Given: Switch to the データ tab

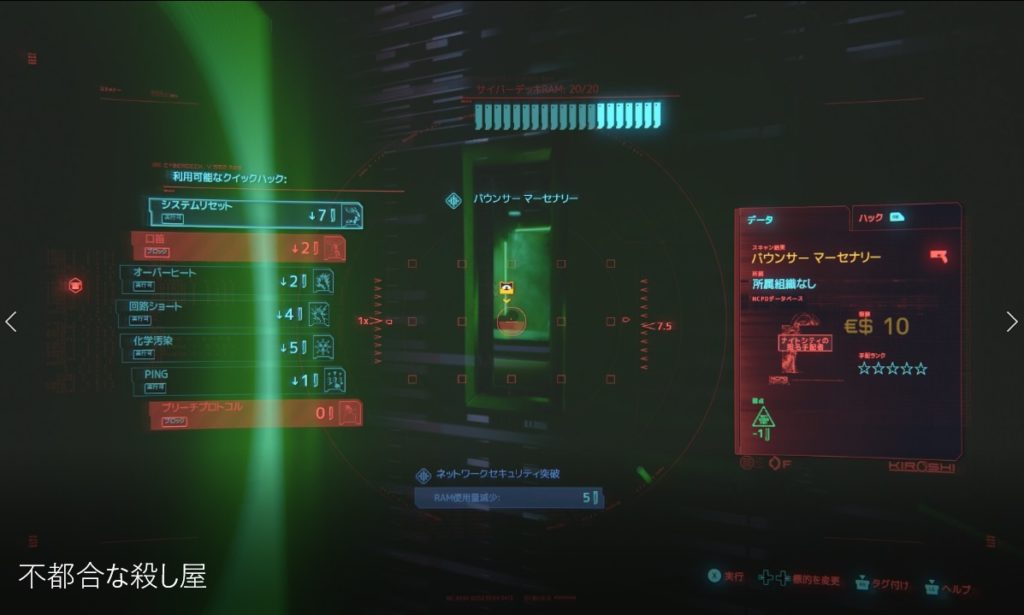Looking at the screenshot, I should (x=792, y=219).
